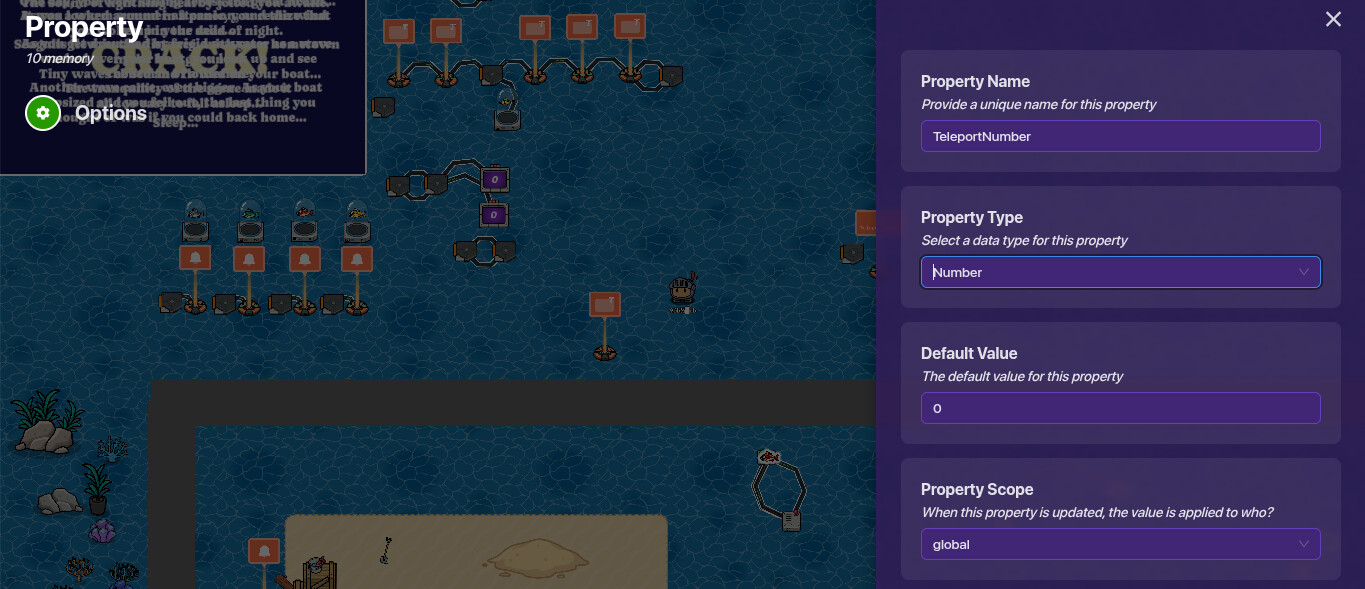Open the Property Scope dropdown
This screenshot has height=589, width=1365.
click(1120, 544)
